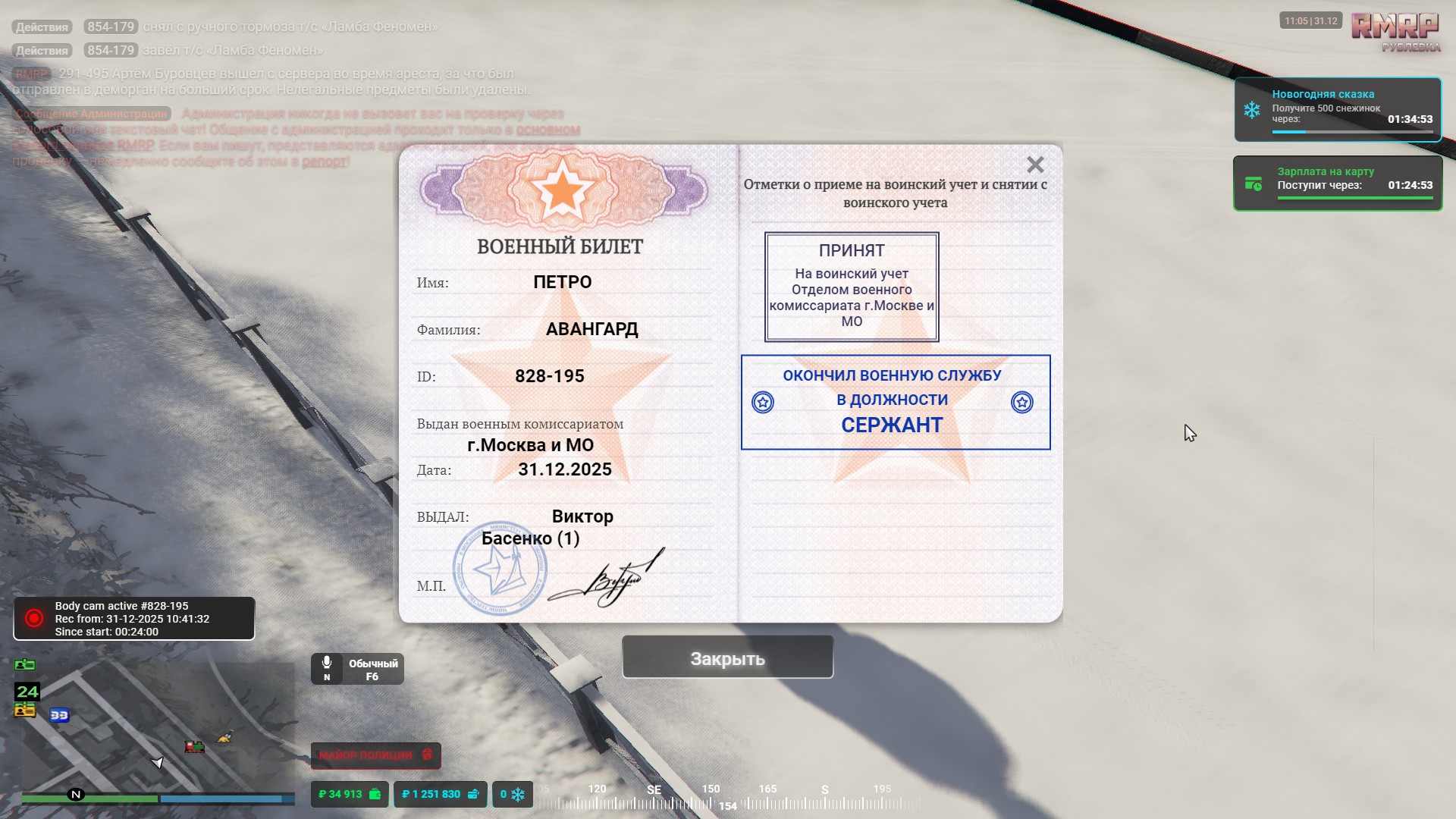Select the bank card balance indicator

point(440,794)
